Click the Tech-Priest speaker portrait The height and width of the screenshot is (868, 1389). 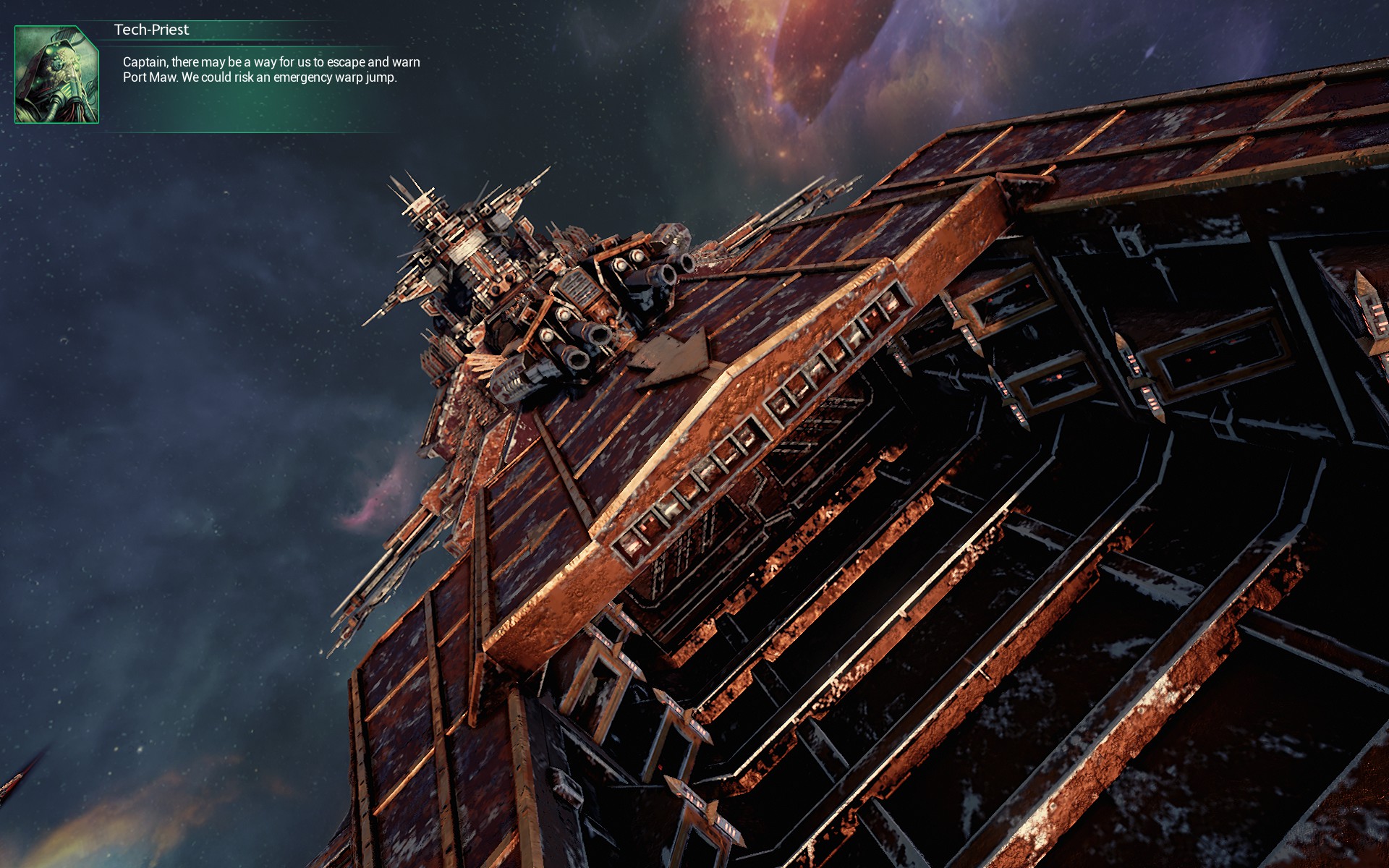click(x=56, y=75)
